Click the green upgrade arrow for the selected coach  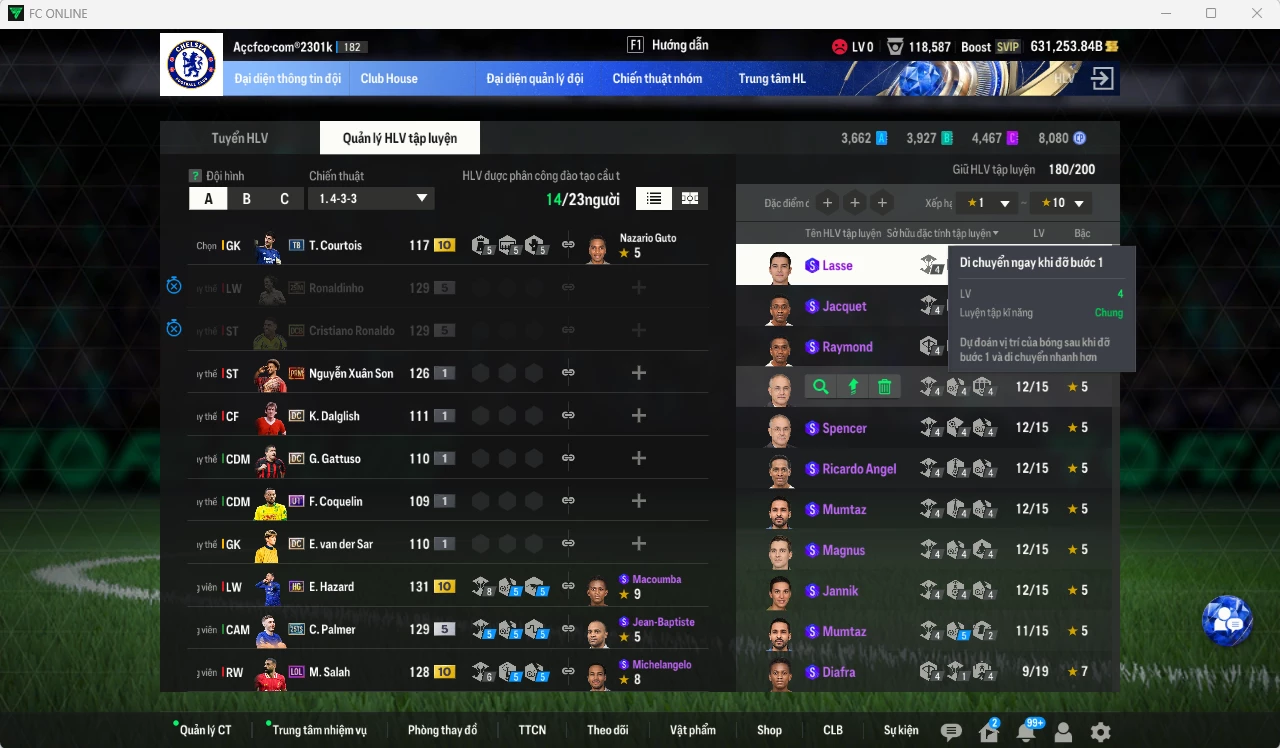pyautogui.click(x=852, y=386)
